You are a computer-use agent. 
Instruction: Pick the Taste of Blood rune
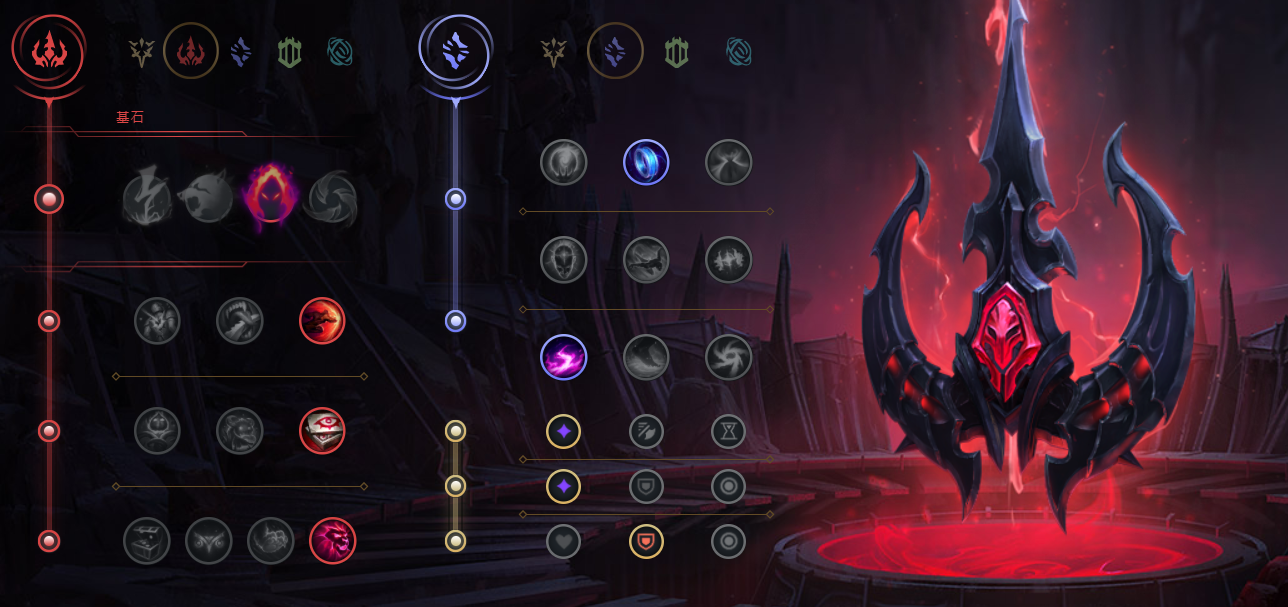coord(240,321)
